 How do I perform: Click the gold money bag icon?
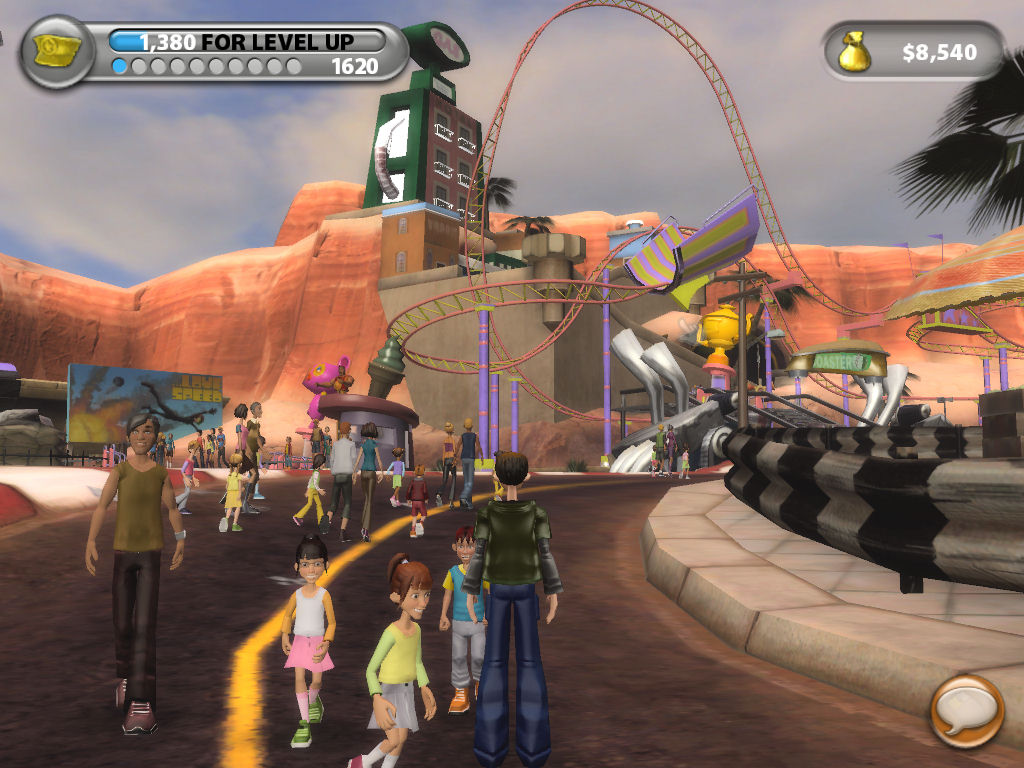(855, 52)
